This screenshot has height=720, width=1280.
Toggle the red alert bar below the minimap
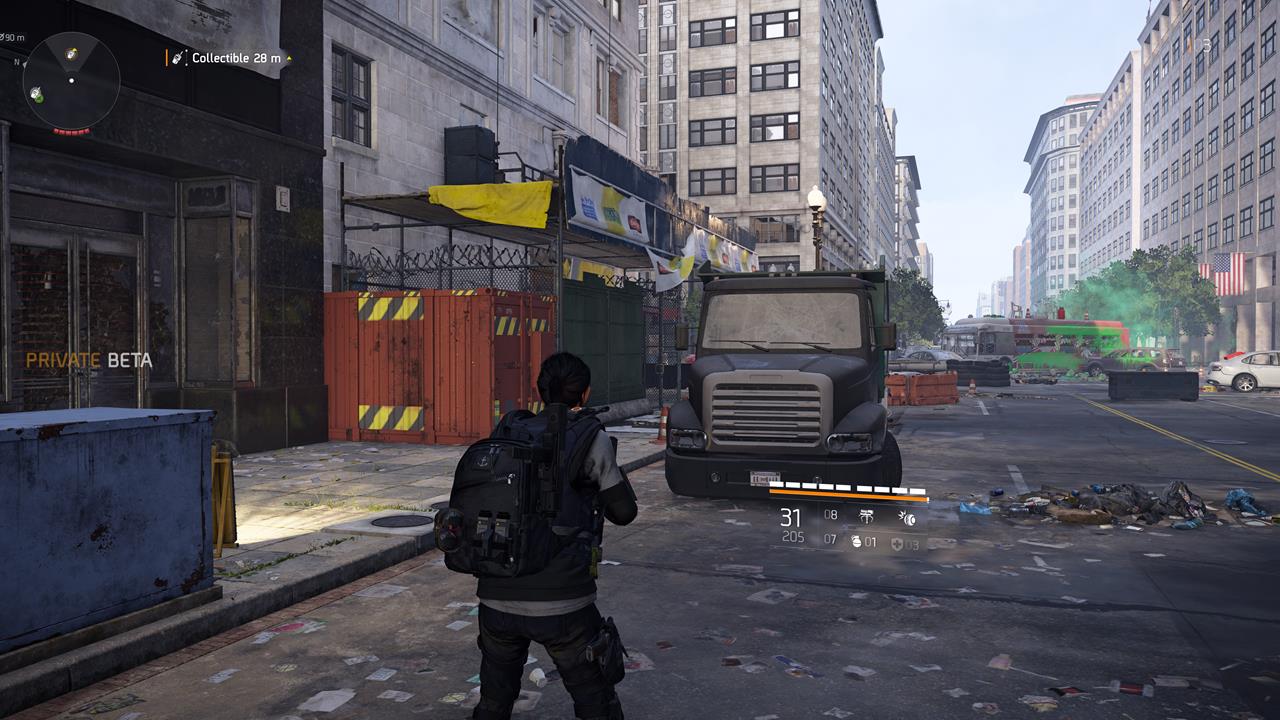(x=71, y=132)
